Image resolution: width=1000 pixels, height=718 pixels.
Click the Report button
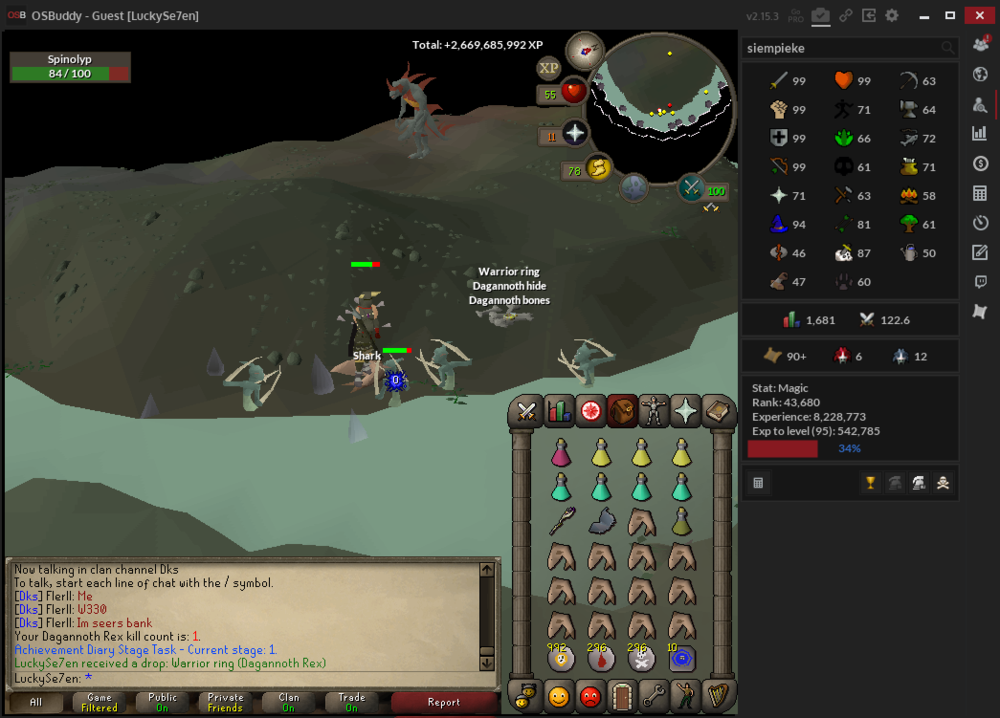[443, 702]
